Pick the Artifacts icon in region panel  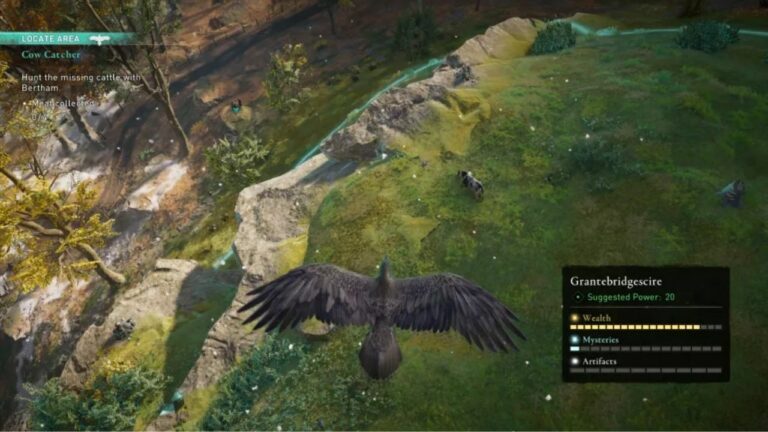point(575,360)
